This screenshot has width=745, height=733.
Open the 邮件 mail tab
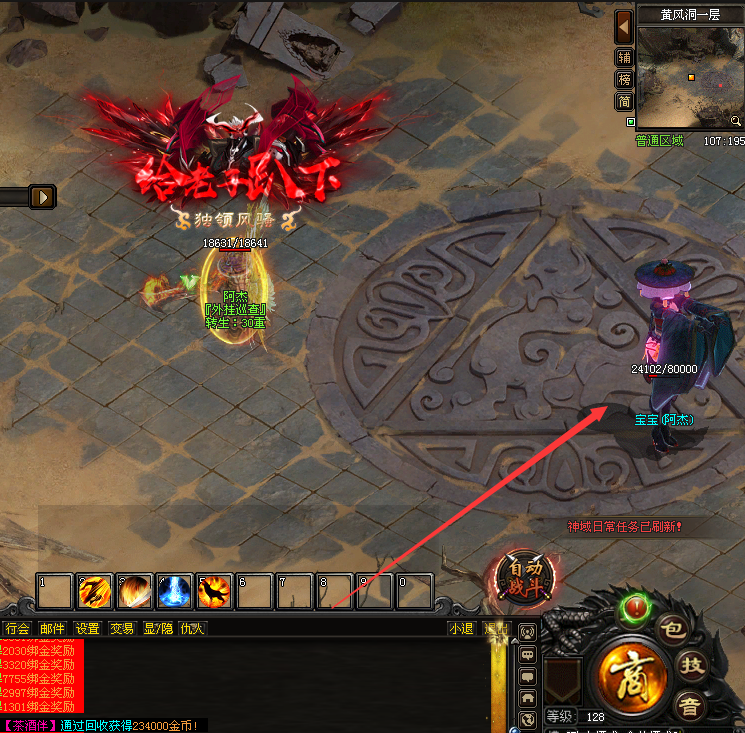coord(52,629)
